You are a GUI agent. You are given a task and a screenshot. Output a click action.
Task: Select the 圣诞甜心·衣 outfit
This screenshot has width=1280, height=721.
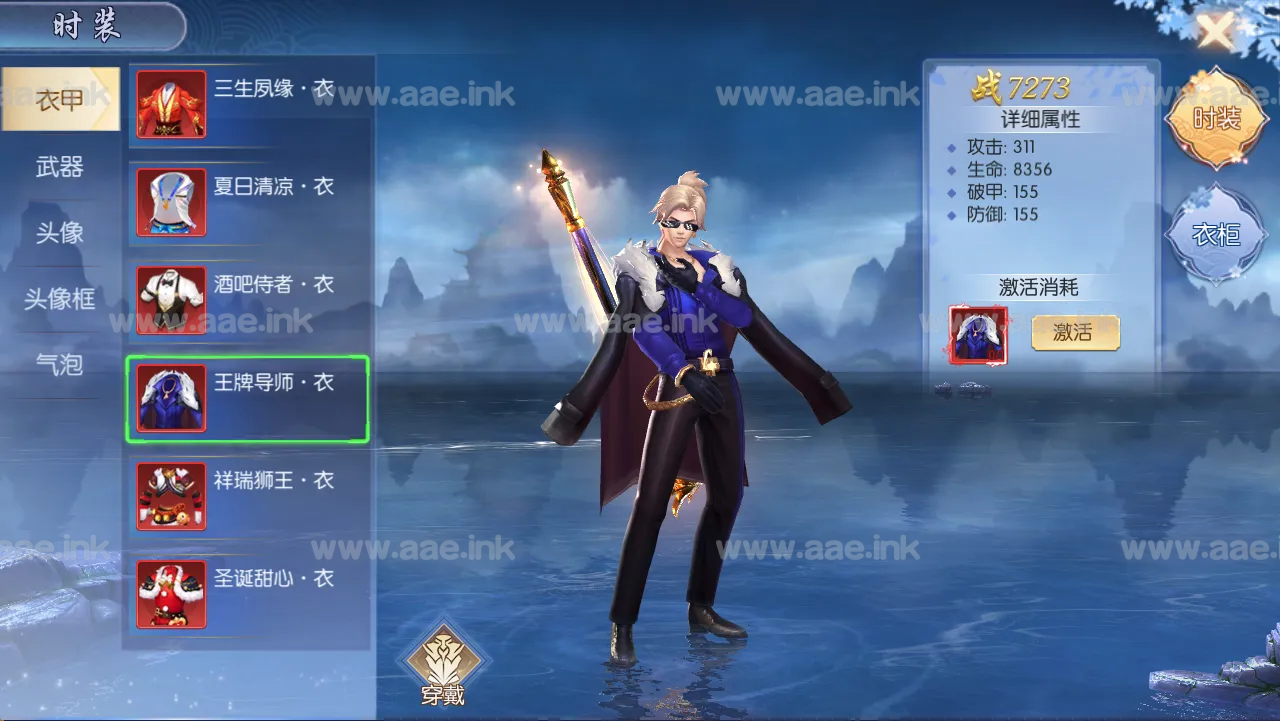tap(248, 594)
